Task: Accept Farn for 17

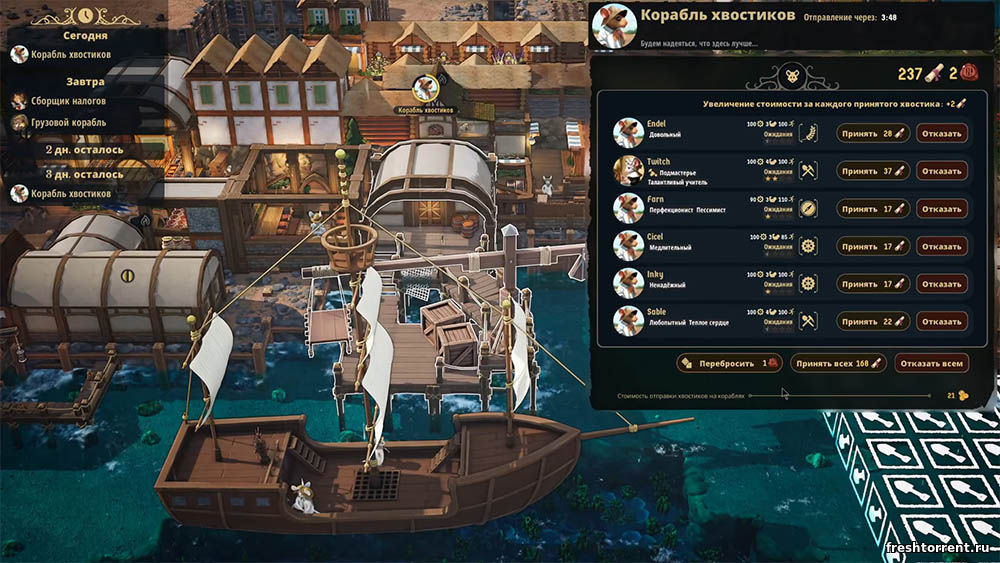Action: pos(873,209)
